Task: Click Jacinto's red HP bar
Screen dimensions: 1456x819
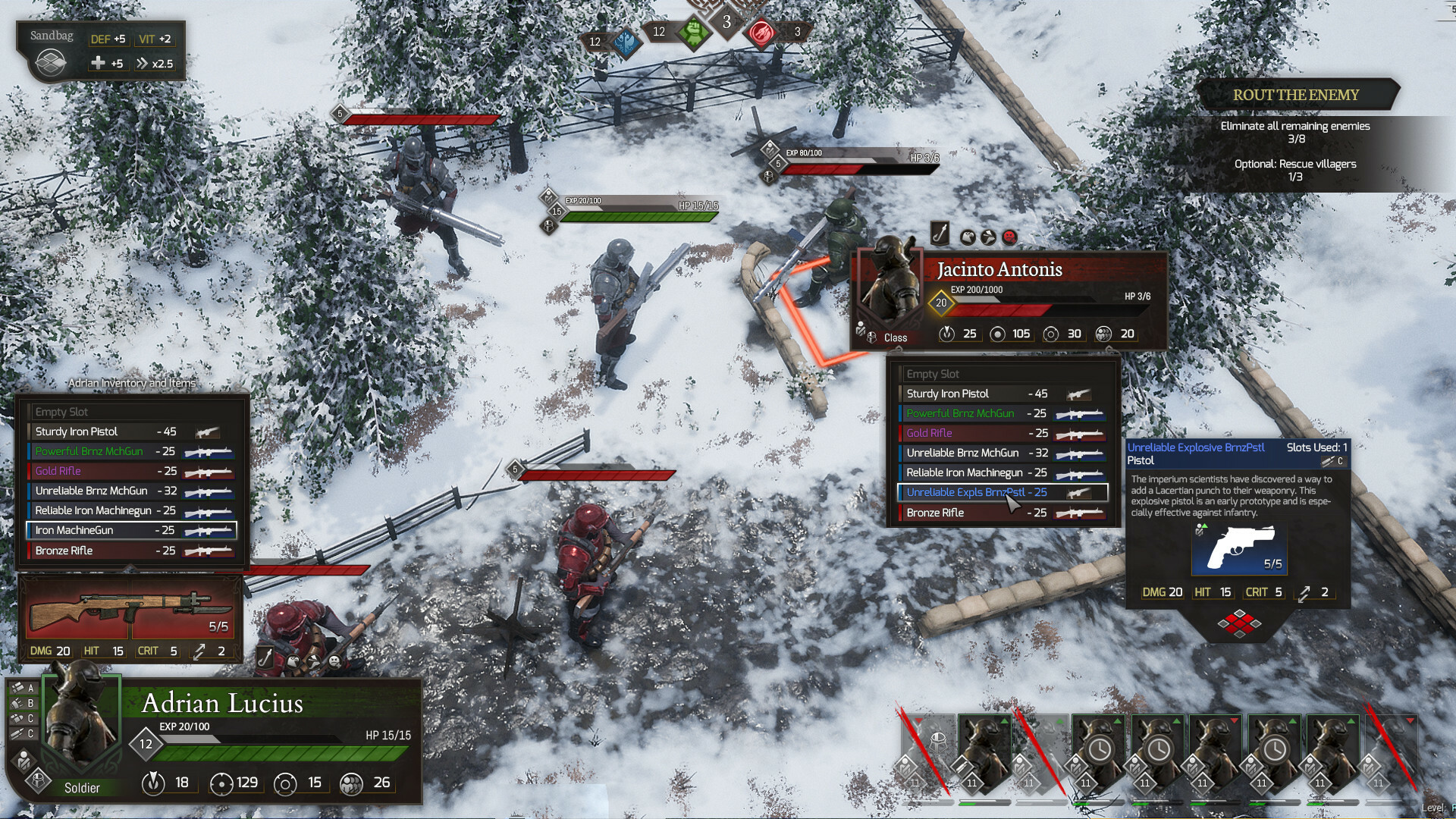Action: click(1001, 309)
